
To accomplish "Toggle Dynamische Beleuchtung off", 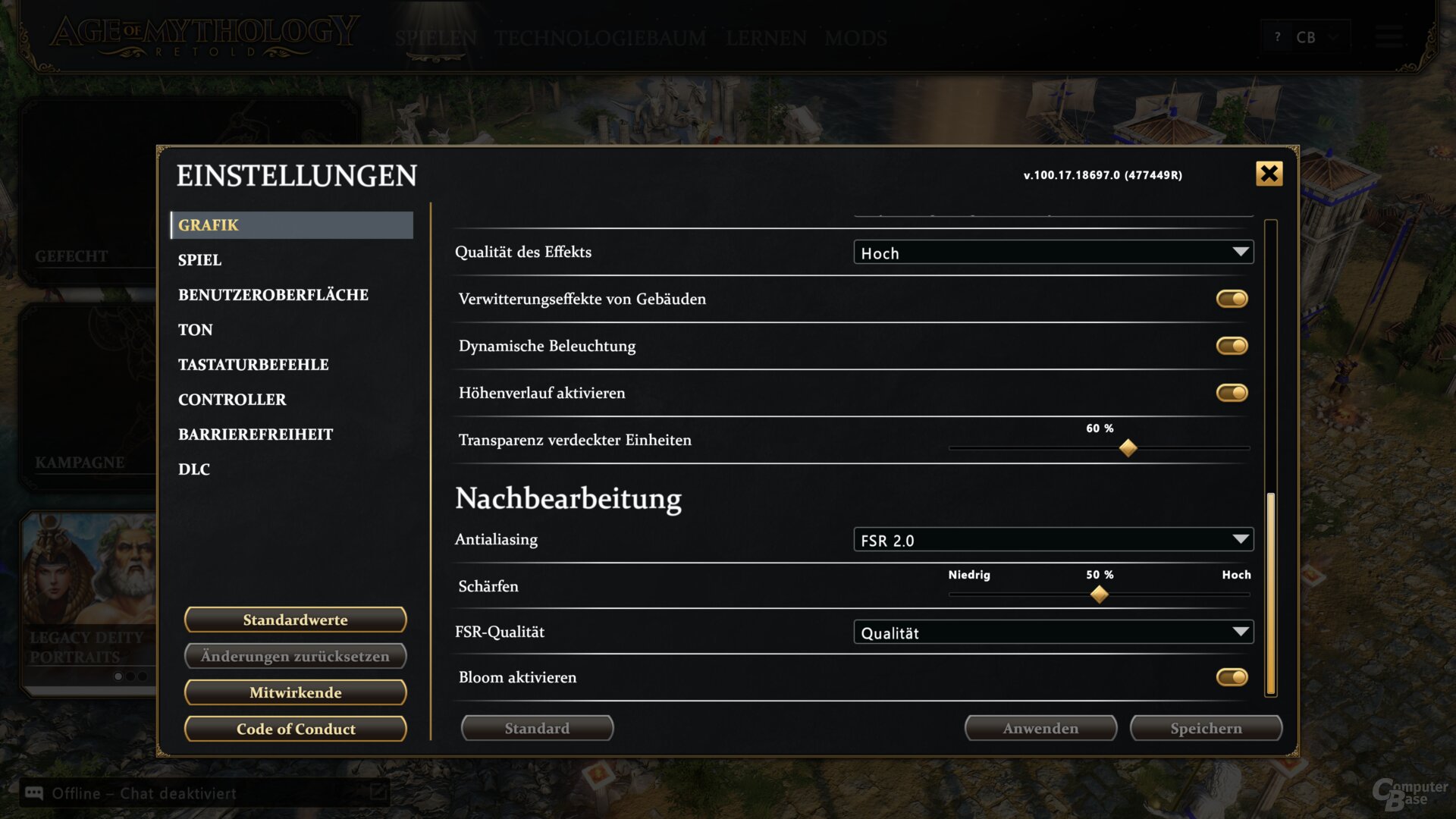I will pyautogui.click(x=1232, y=346).
